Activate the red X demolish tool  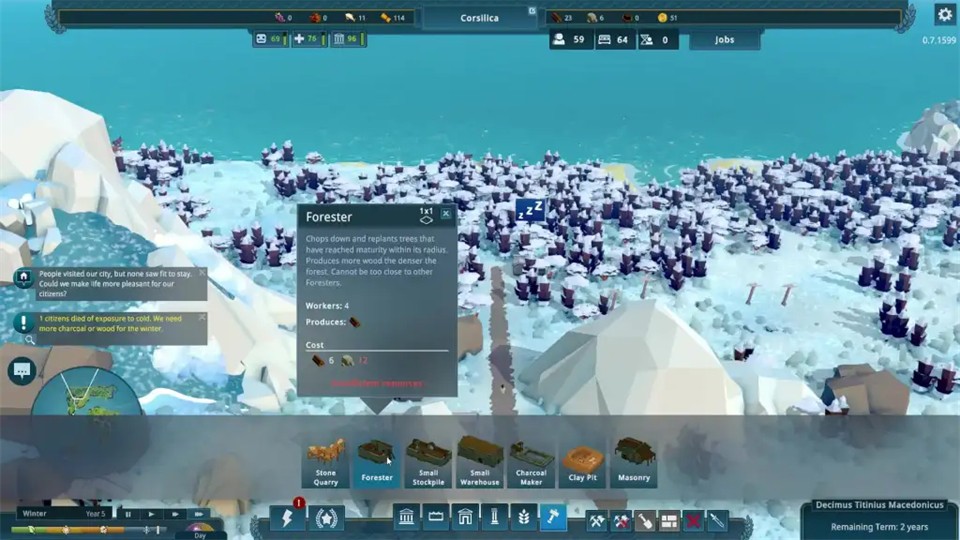point(692,519)
